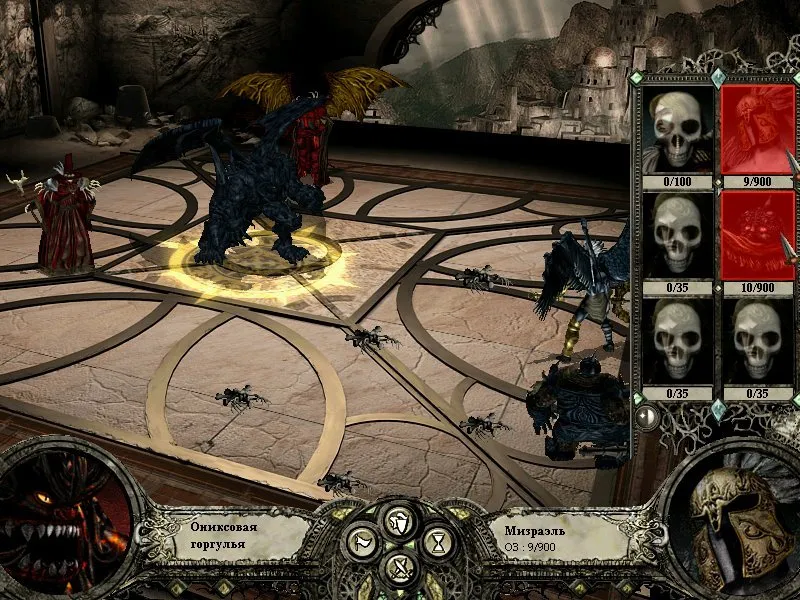Screen dimensions: 800x600
Task: Select the dead unit skull showing 0/100
Action: 677,130
